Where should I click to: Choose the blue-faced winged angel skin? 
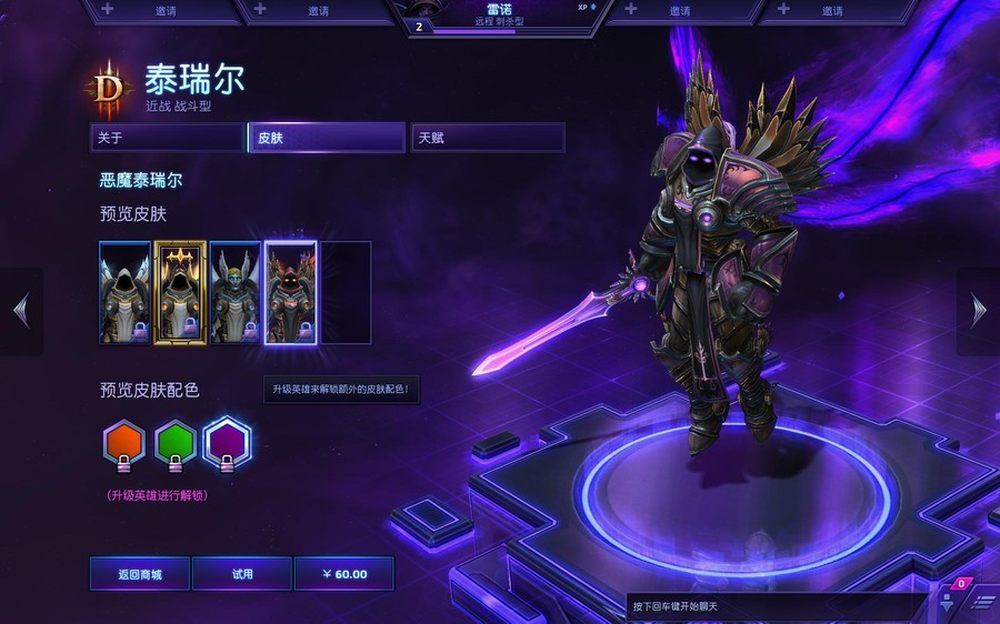point(235,292)
